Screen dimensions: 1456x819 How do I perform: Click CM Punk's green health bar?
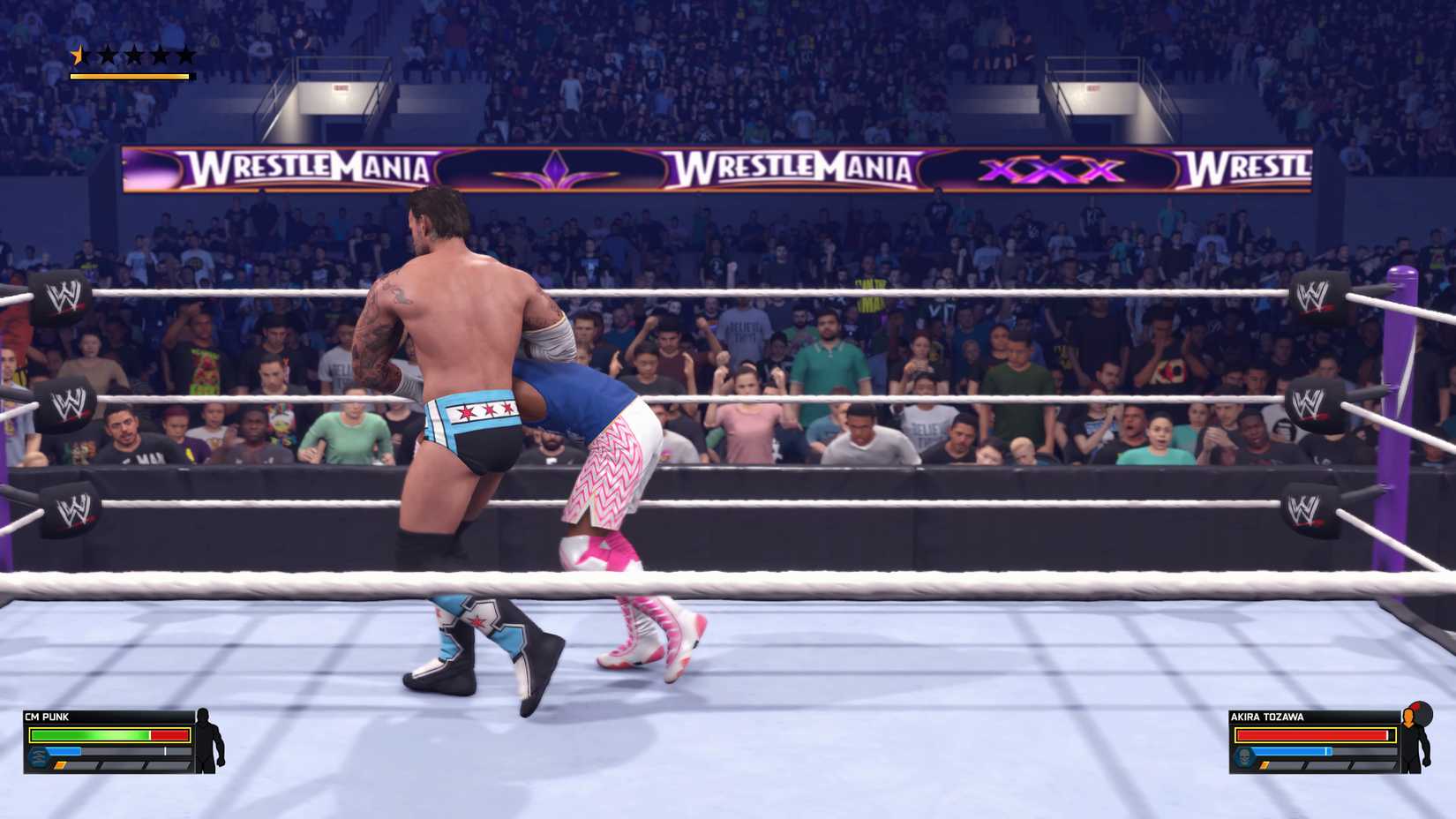[x=88, y=735]
